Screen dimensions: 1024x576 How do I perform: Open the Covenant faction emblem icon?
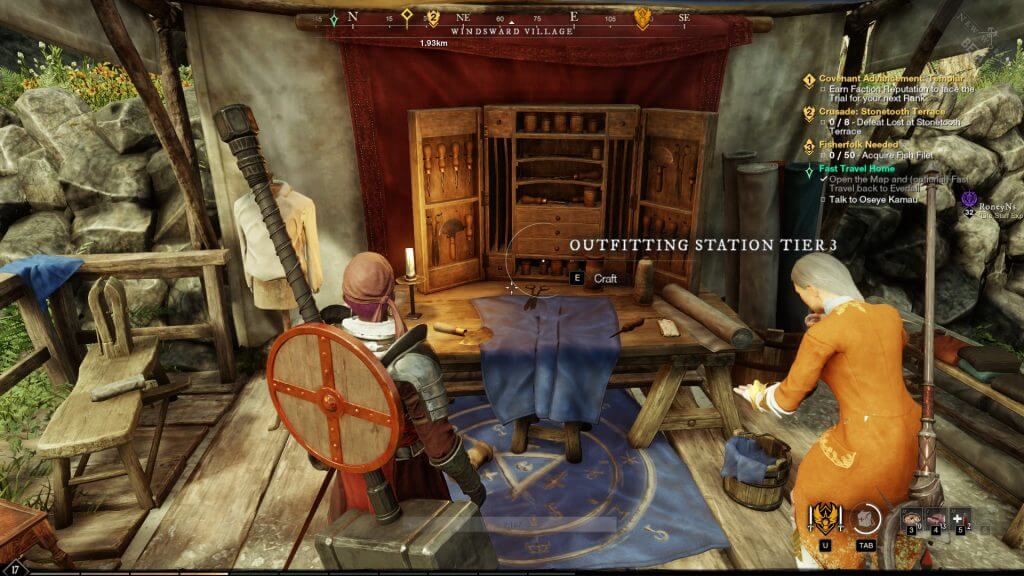point(826,517)
